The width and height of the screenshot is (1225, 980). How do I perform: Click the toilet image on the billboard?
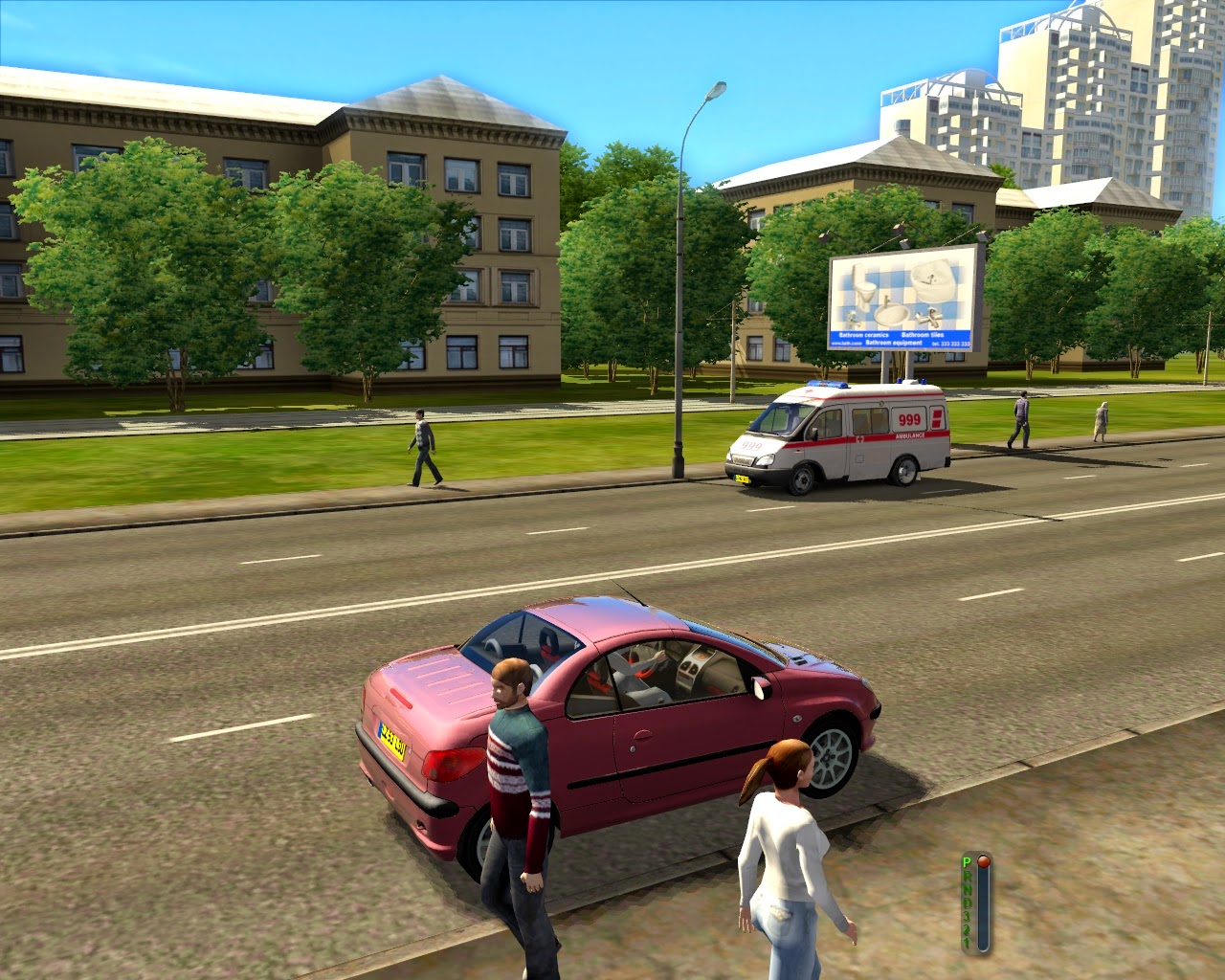tap(866, 290)
